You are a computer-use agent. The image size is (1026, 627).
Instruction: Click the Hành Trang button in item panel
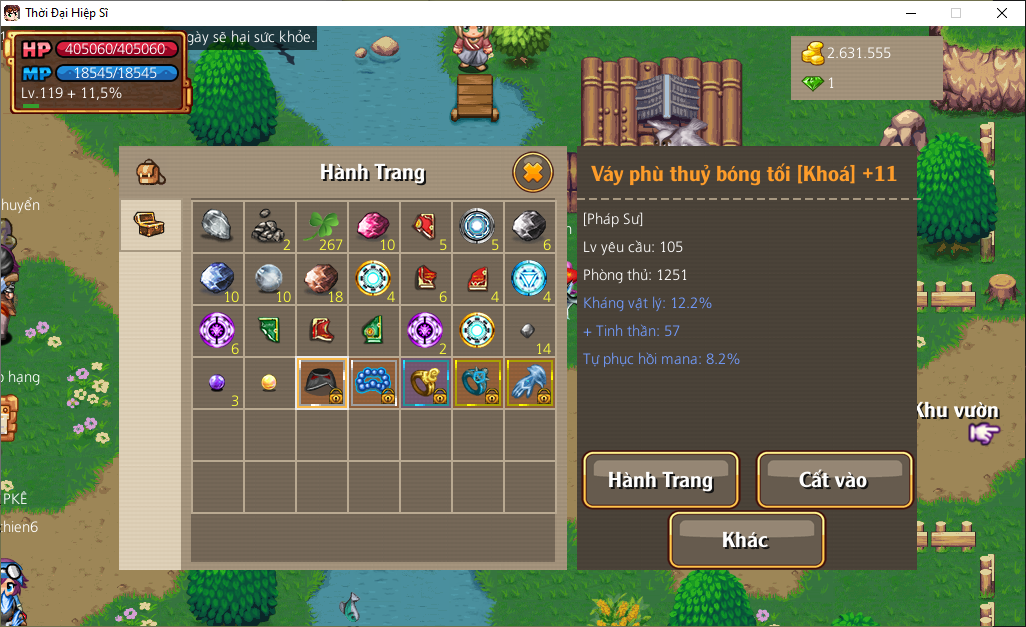pos(661,480)
